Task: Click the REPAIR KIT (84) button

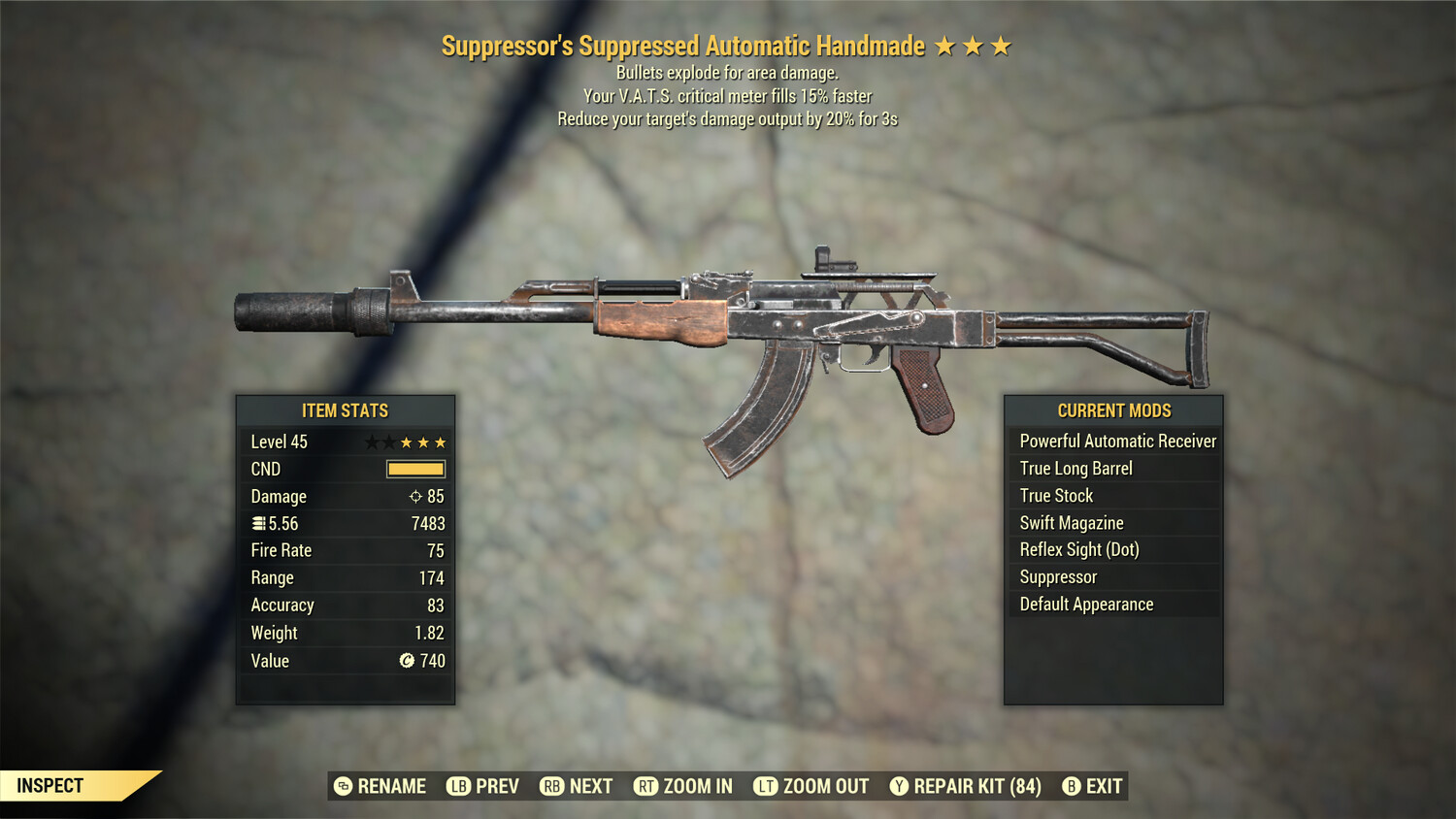Action: pyautogui.click(x=966, y=786)
